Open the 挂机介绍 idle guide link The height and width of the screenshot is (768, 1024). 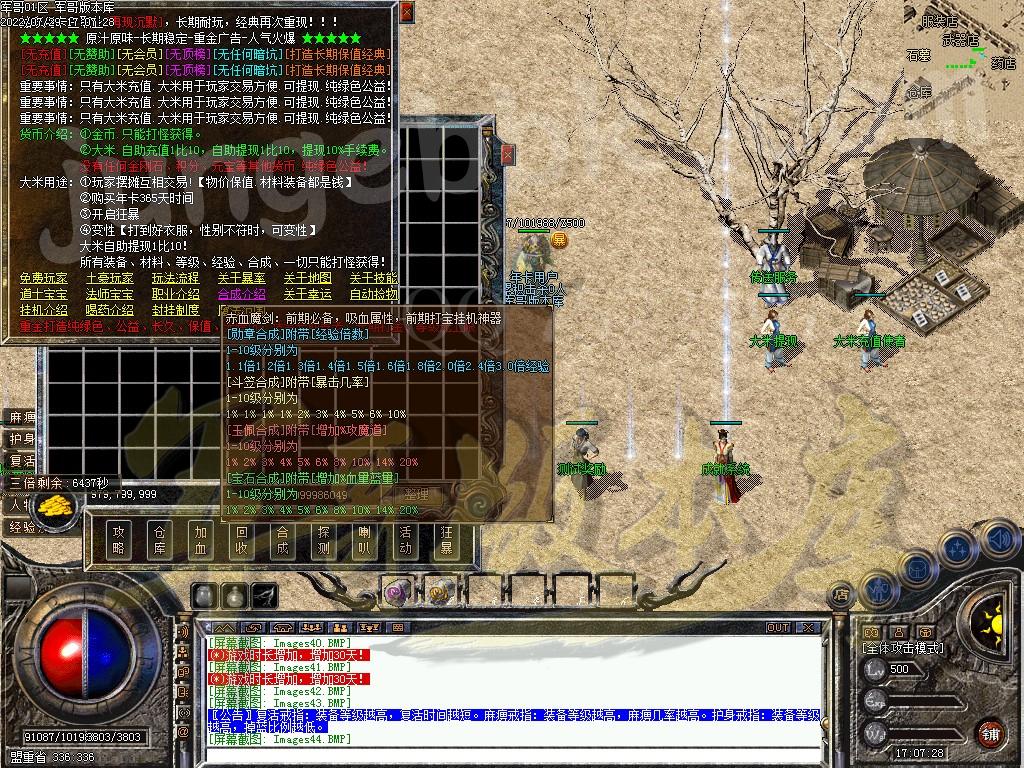pos(44,310)
